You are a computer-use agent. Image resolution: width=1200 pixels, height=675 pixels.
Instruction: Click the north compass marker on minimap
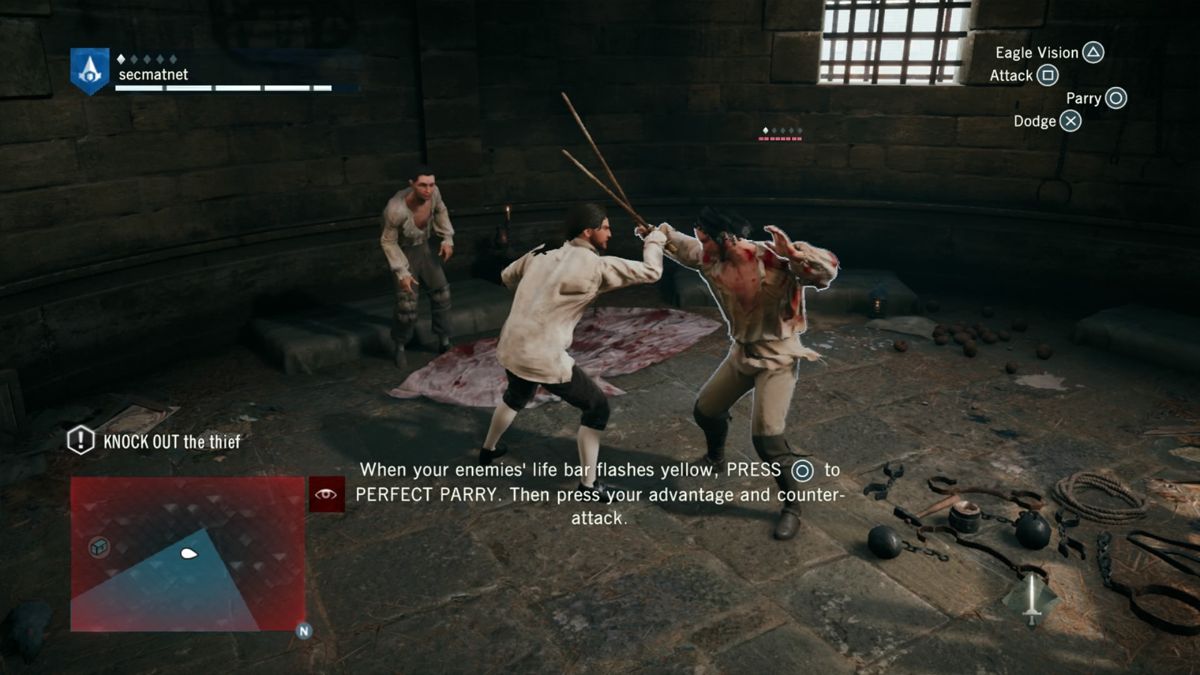pyautogui.click(x=302, y=631)
